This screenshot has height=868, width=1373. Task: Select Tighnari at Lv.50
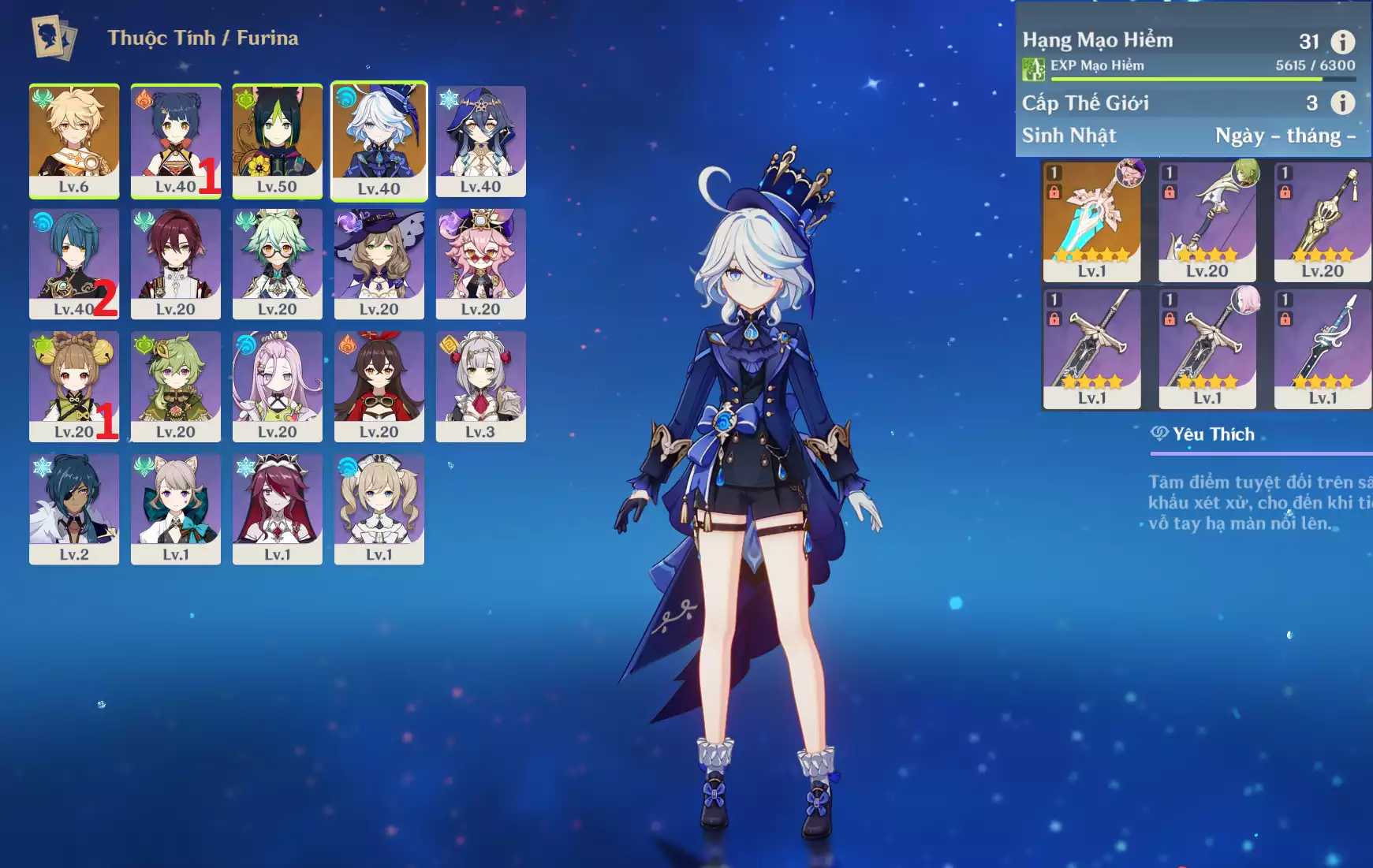coord(277,140)
